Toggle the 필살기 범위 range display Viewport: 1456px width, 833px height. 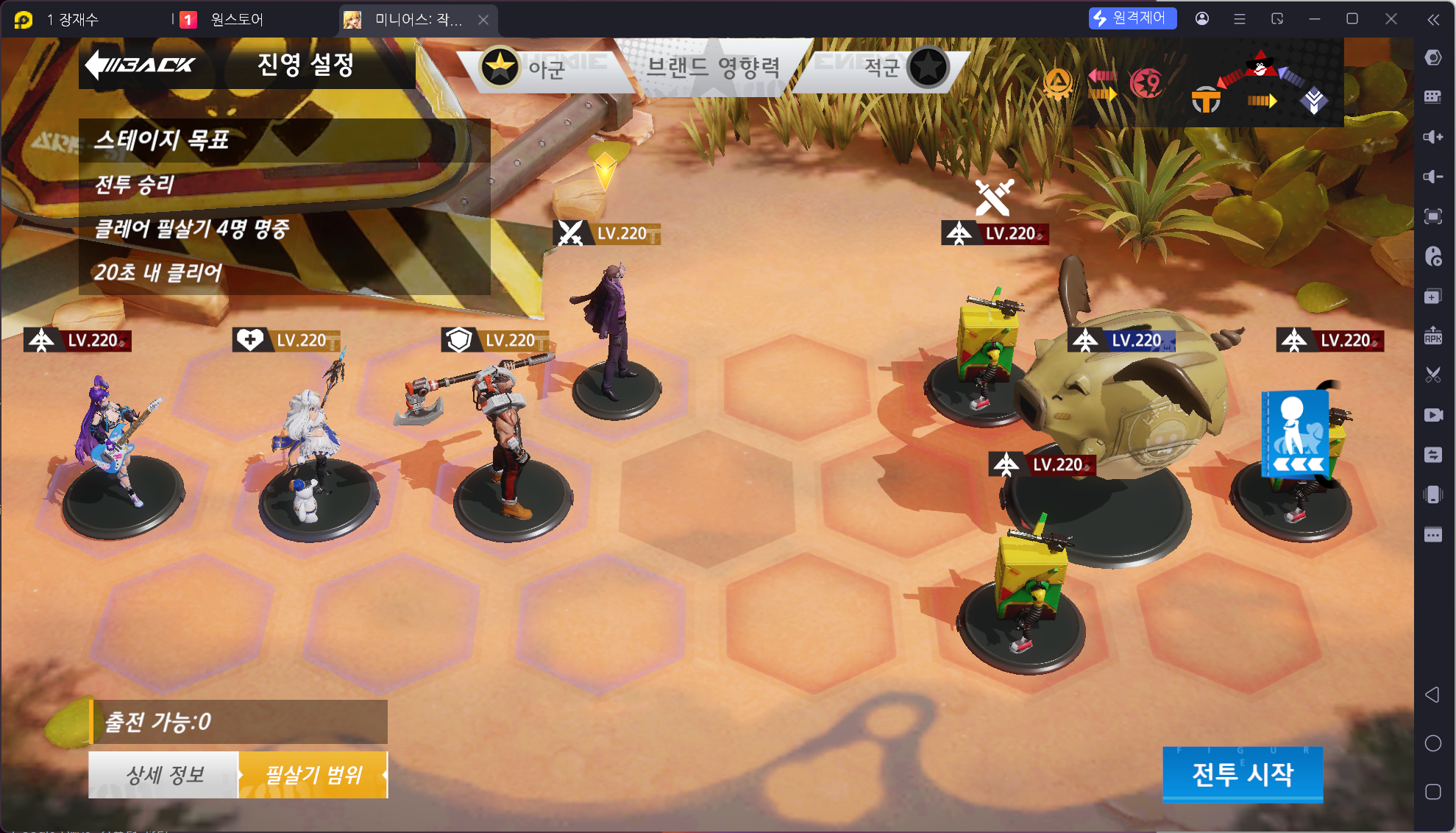point(313,775)
